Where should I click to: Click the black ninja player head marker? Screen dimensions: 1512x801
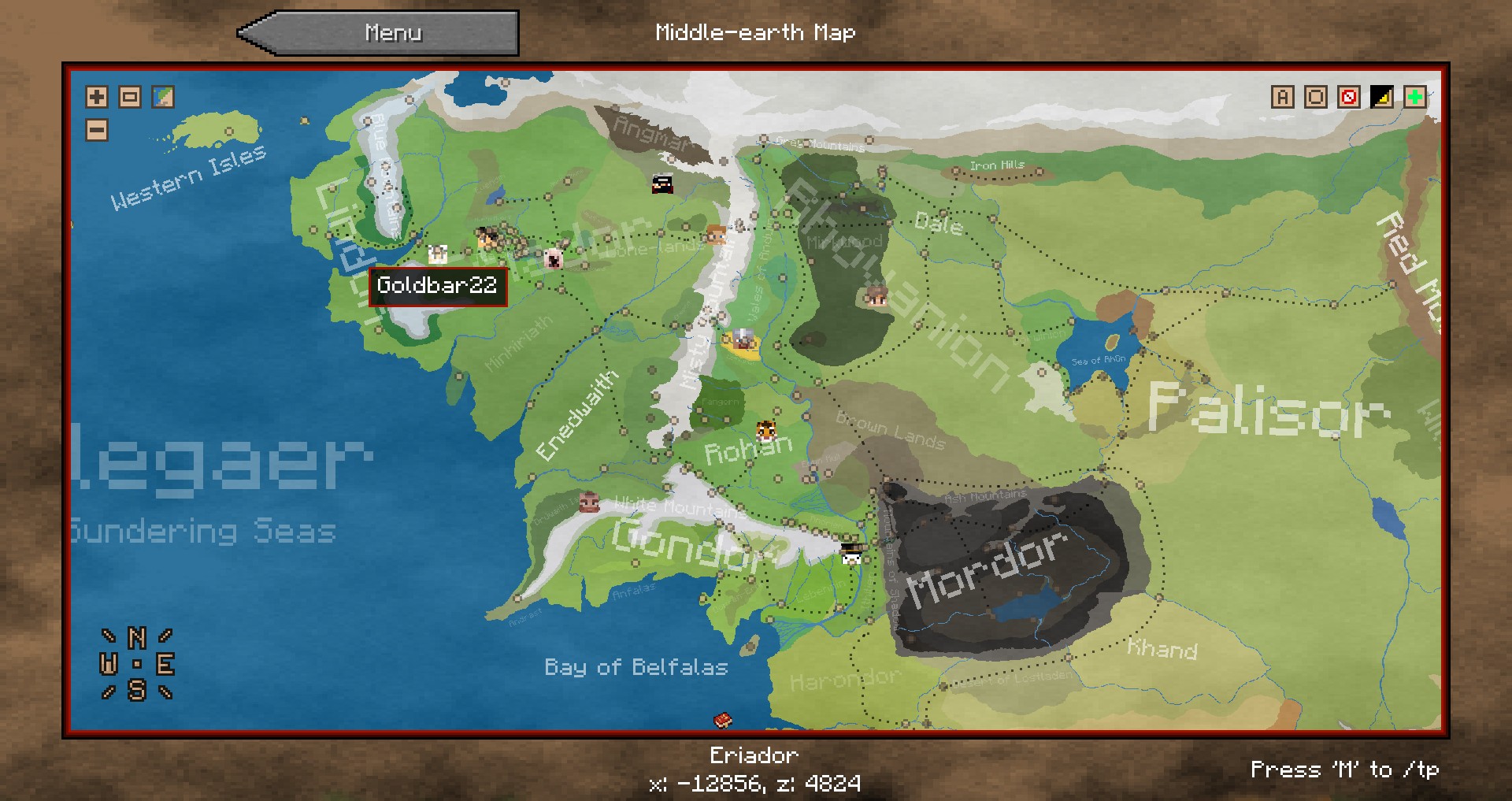662,184
